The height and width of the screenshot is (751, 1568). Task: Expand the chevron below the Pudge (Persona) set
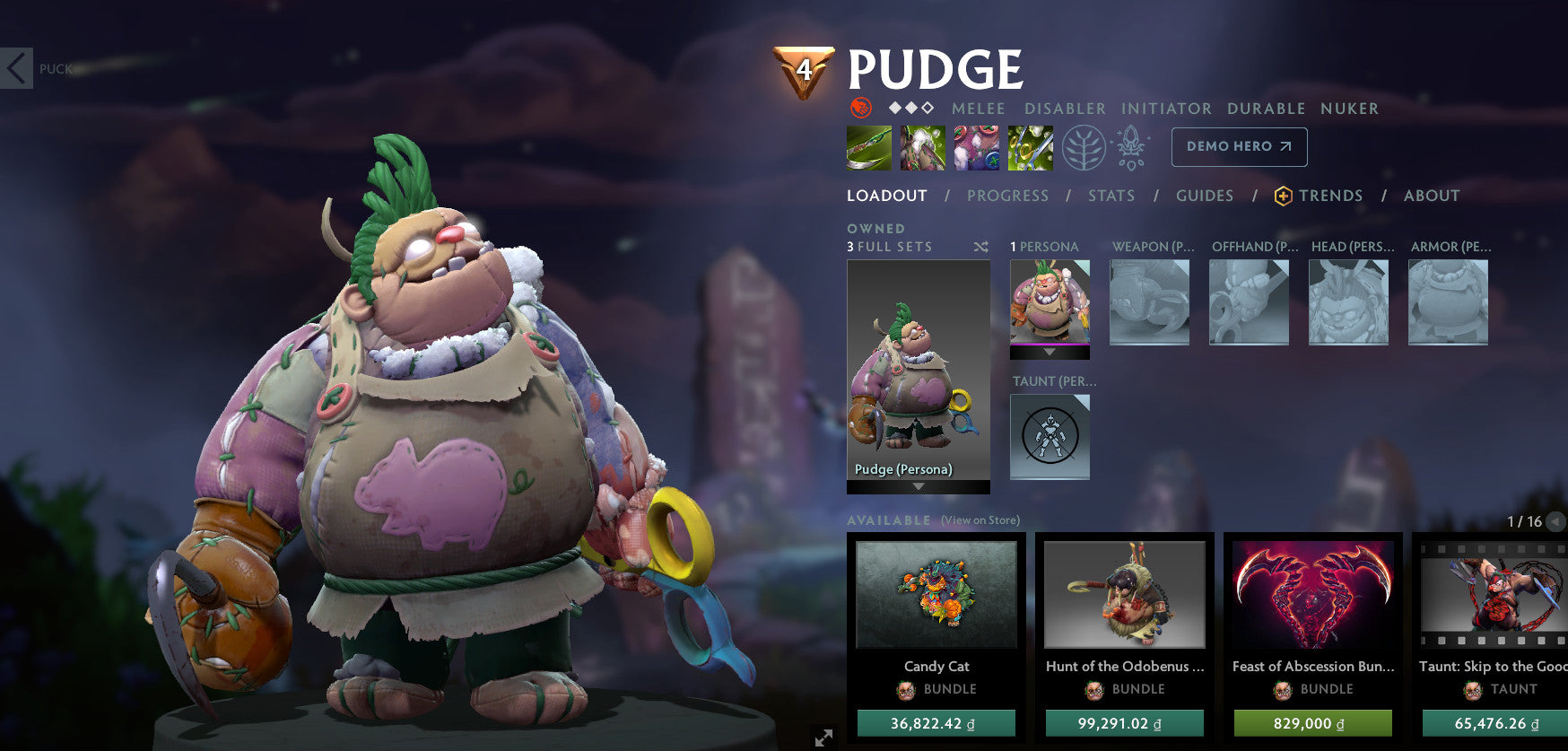click(918, 487)
